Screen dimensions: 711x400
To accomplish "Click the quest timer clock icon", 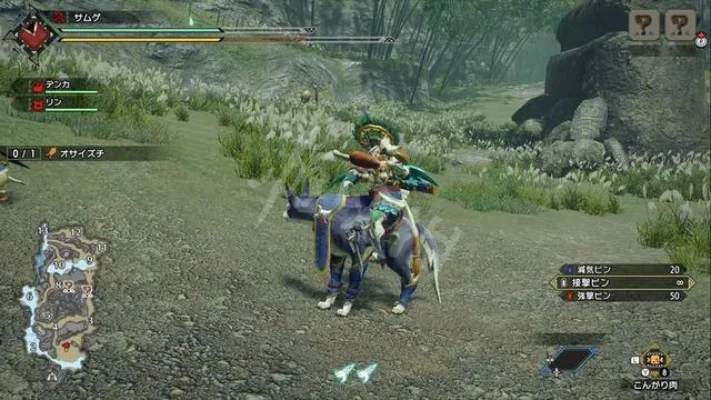I will point(36,36).
